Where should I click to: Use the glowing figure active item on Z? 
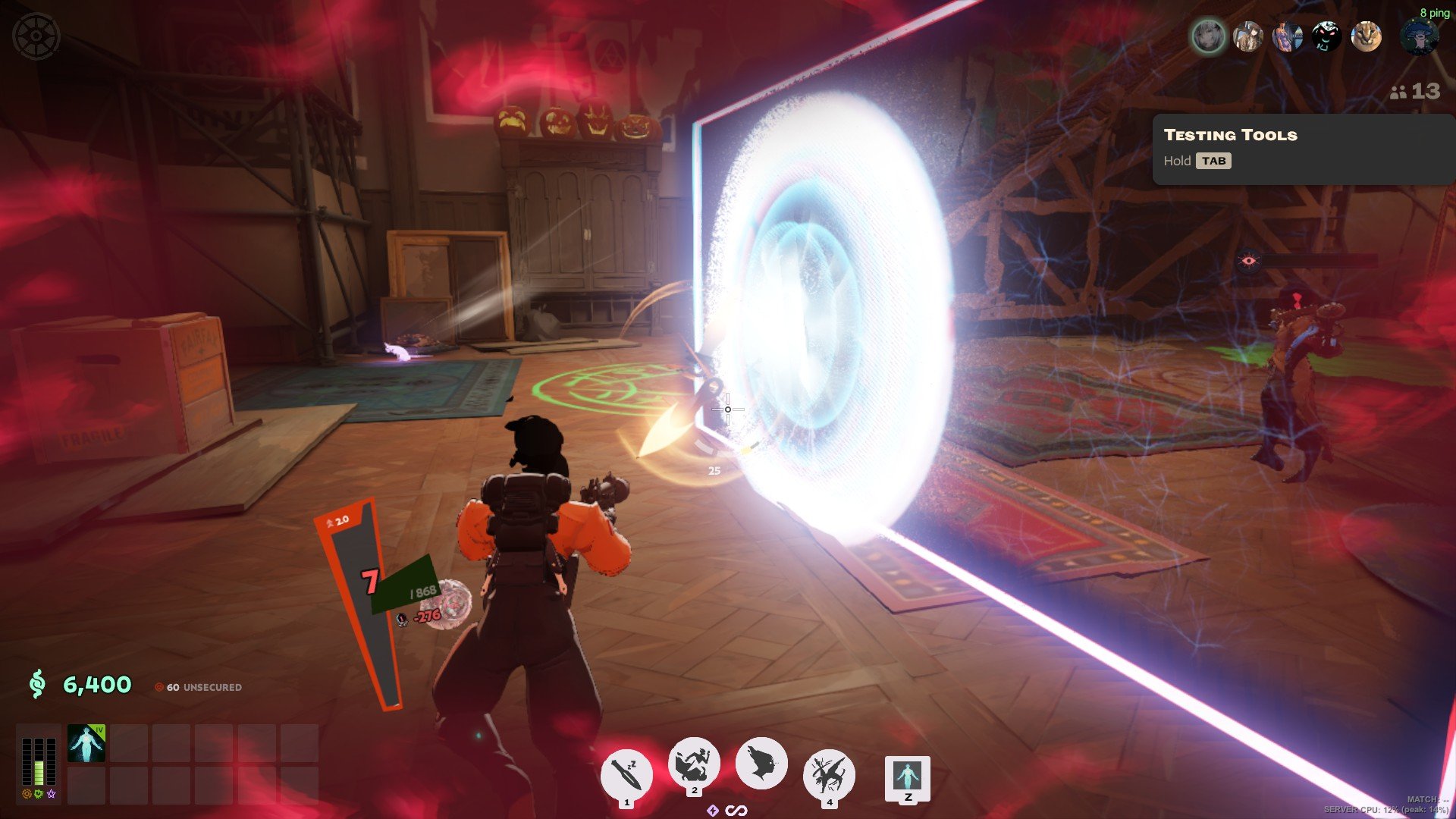pos(908,777)
